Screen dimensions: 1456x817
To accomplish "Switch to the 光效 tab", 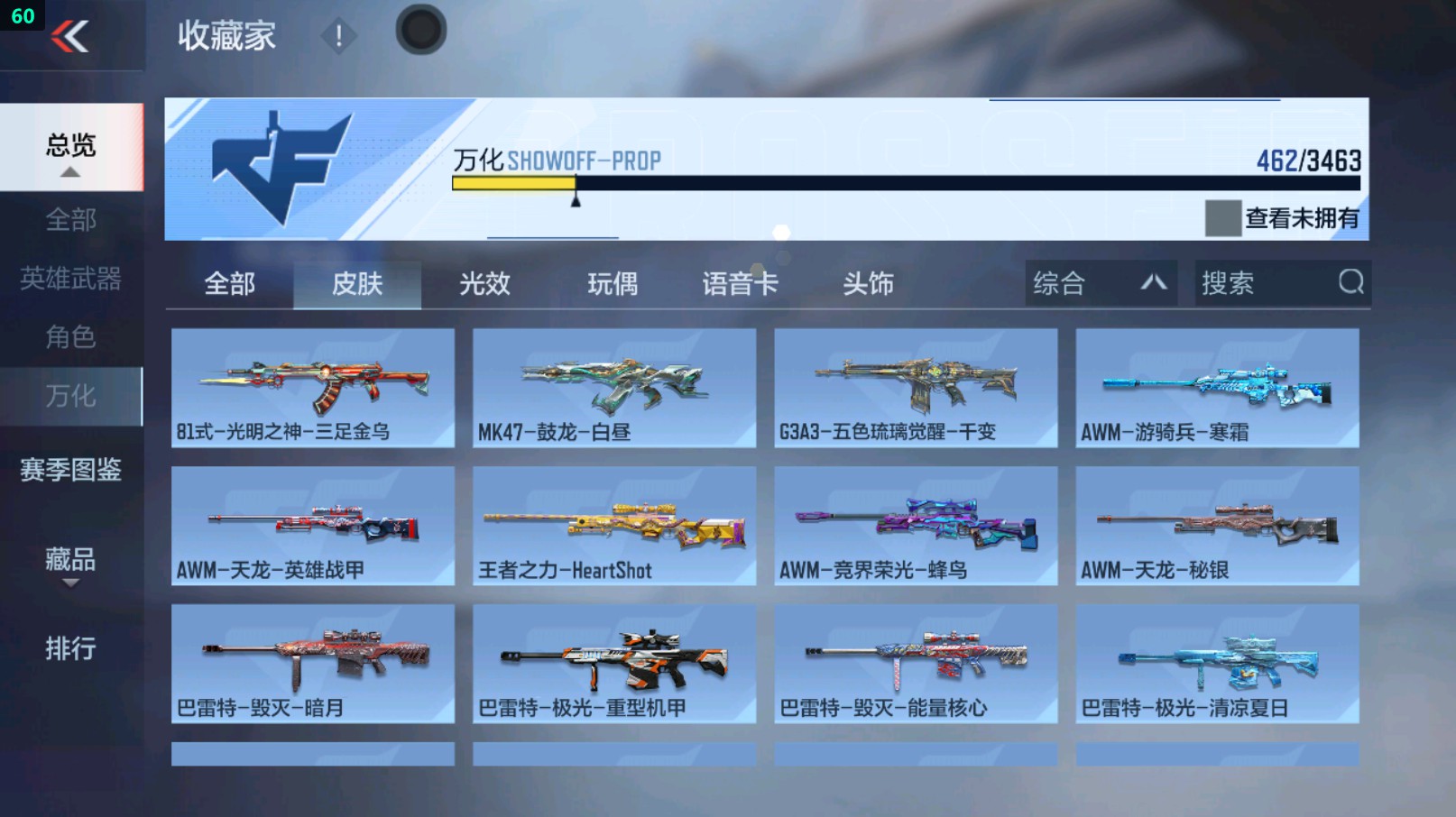I will [x=484, y=283].
